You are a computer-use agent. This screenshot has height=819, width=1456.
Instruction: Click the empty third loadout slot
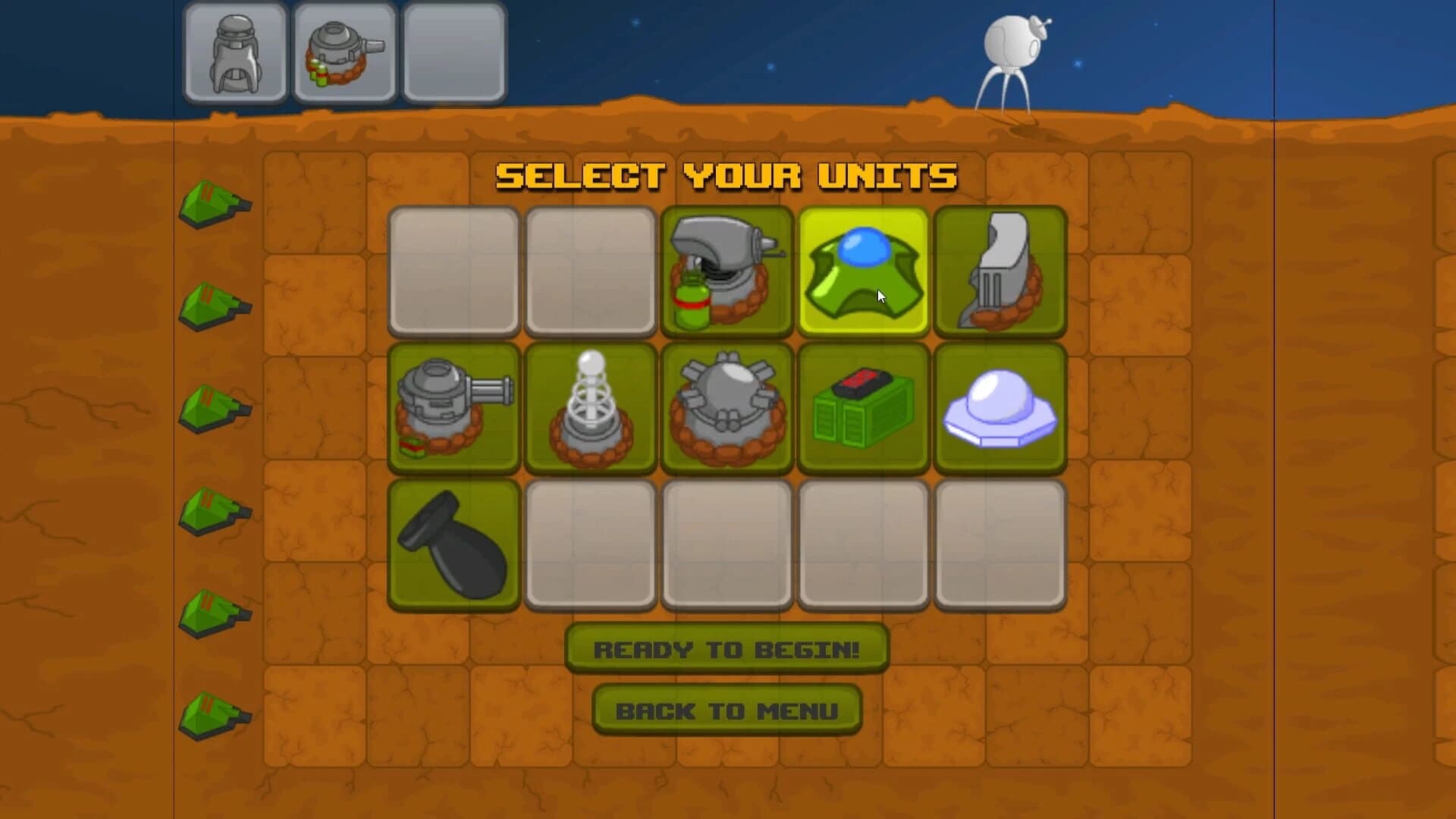(453, 52)
